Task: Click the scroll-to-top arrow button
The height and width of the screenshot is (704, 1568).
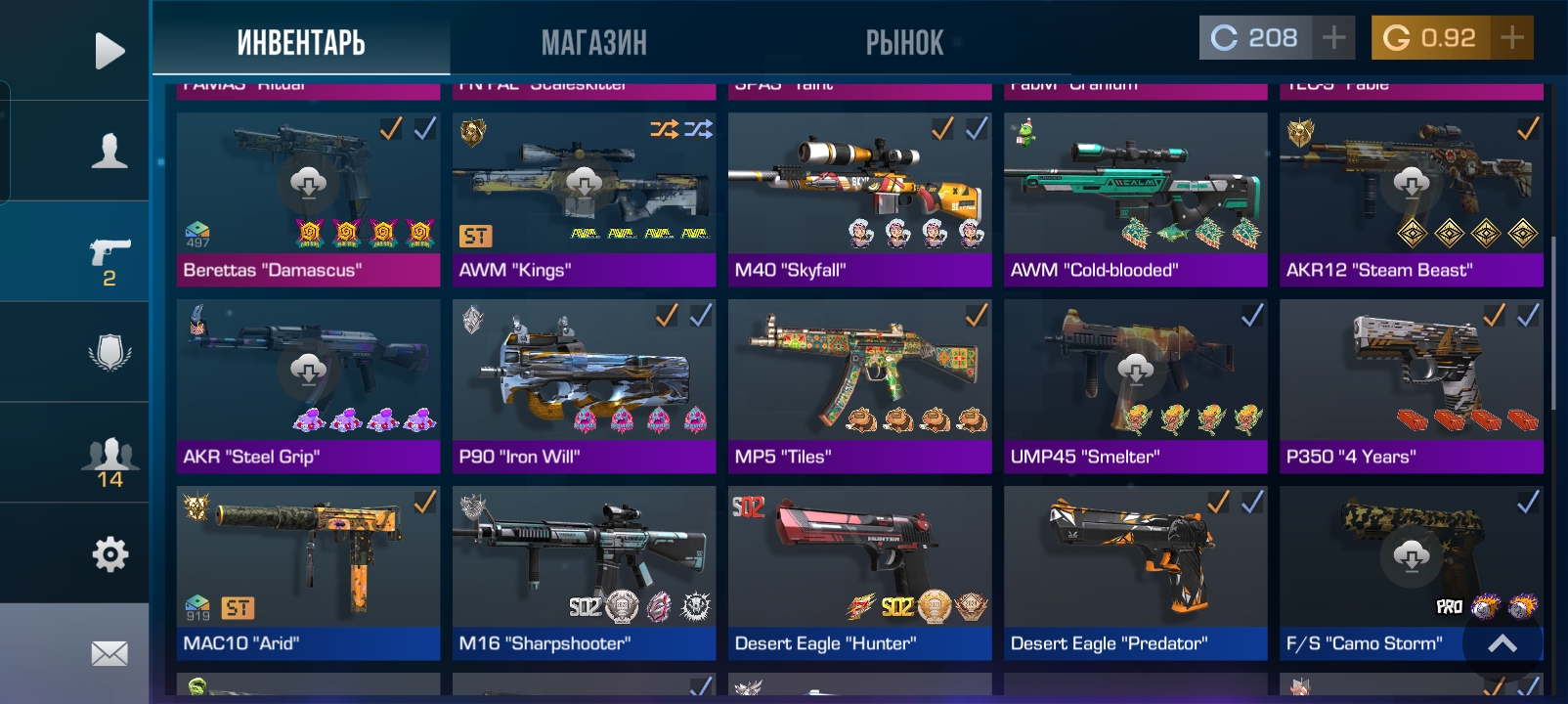Action: [1503, 642]
